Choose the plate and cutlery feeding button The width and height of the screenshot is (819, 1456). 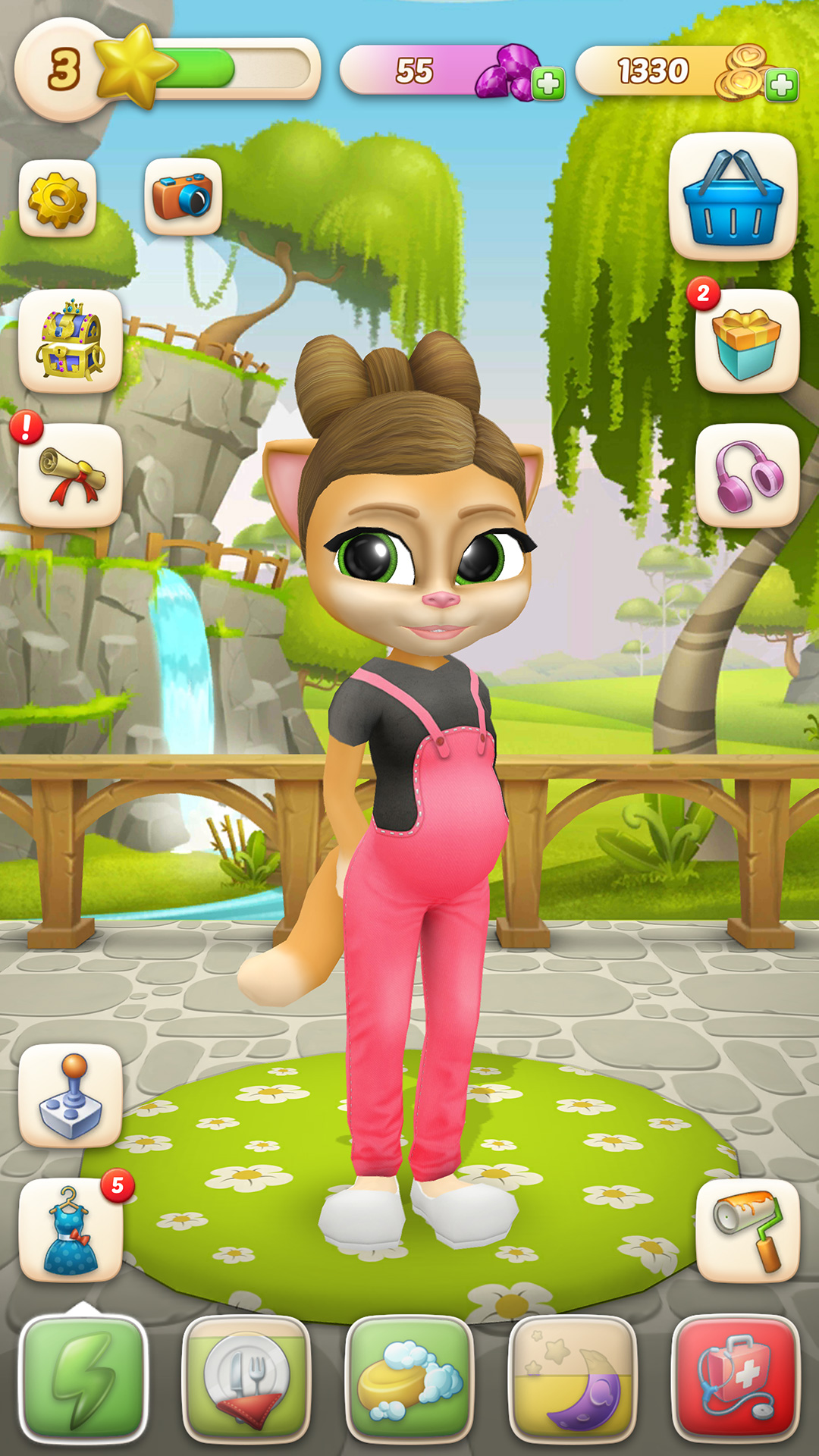(x=246, y=1378)
